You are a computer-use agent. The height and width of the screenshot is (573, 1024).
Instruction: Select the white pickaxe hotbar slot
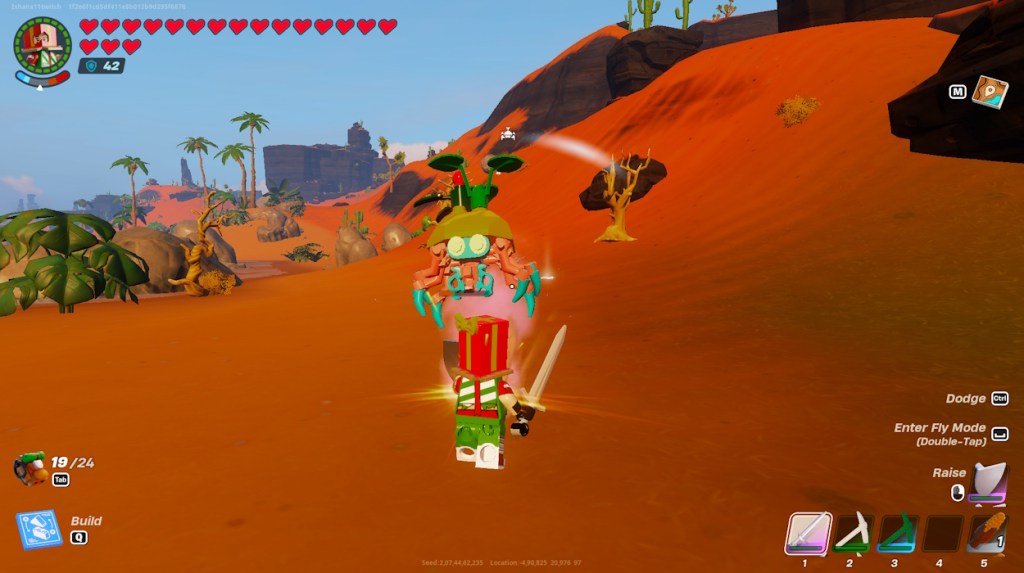[x=853, y=533]
